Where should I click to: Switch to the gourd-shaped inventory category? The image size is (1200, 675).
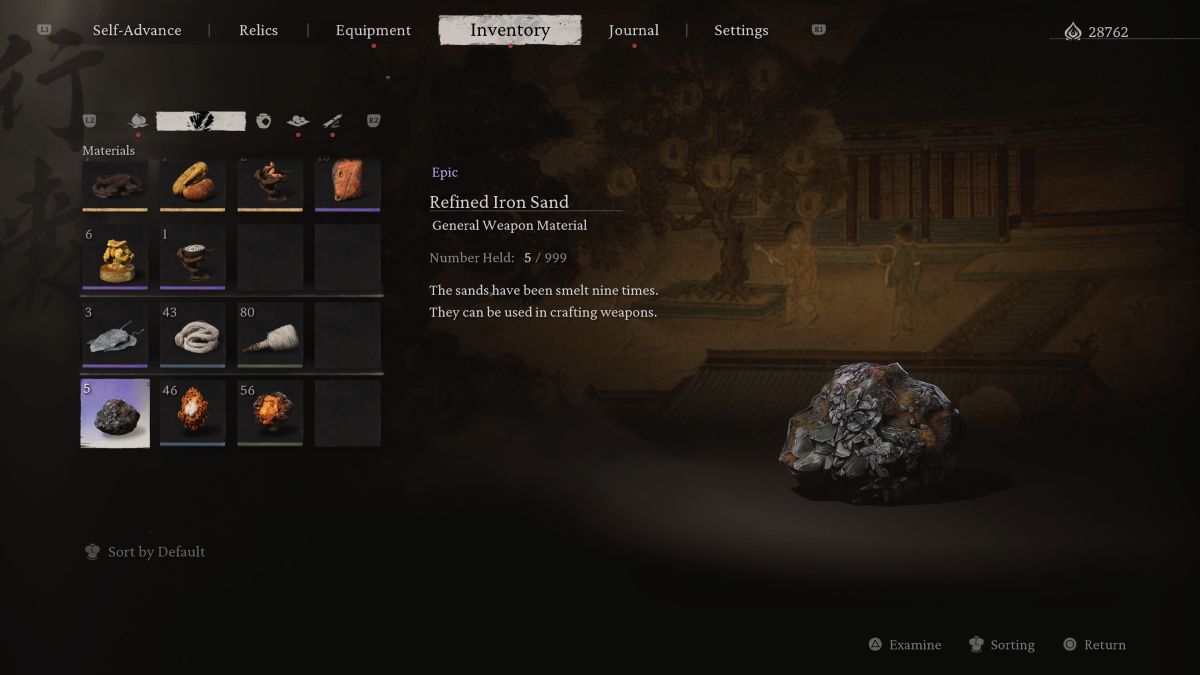[x=138, y=121]
